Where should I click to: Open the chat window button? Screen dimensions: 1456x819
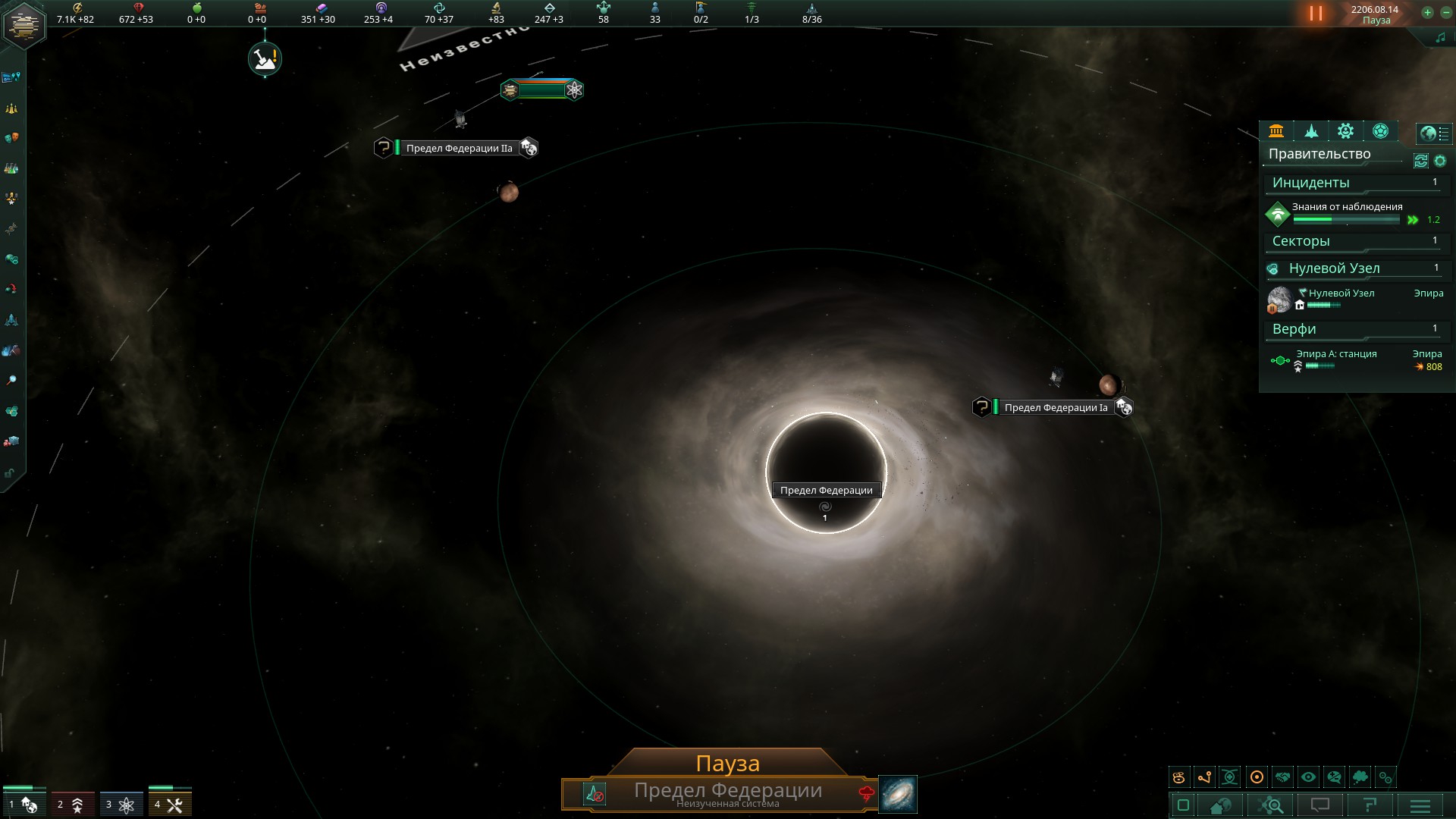pyautogui.click(x=1320, y=805)
